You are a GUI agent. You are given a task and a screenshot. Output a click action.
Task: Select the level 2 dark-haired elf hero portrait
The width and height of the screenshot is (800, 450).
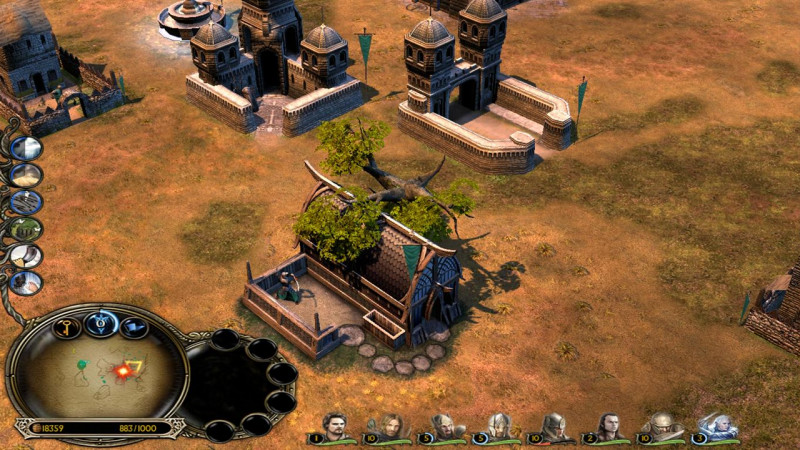(608, 427)
